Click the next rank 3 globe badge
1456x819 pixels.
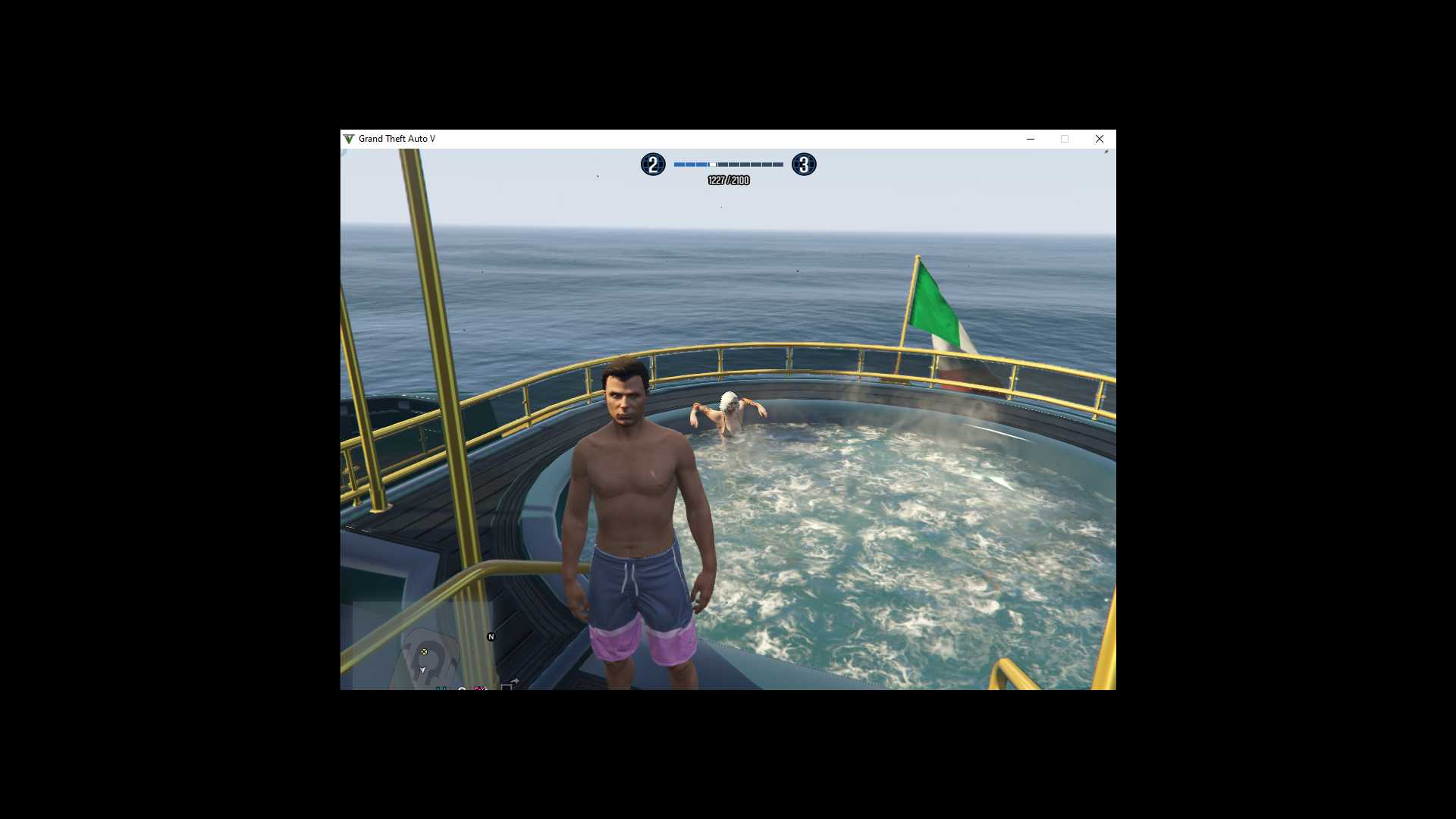tap(804, 165)
